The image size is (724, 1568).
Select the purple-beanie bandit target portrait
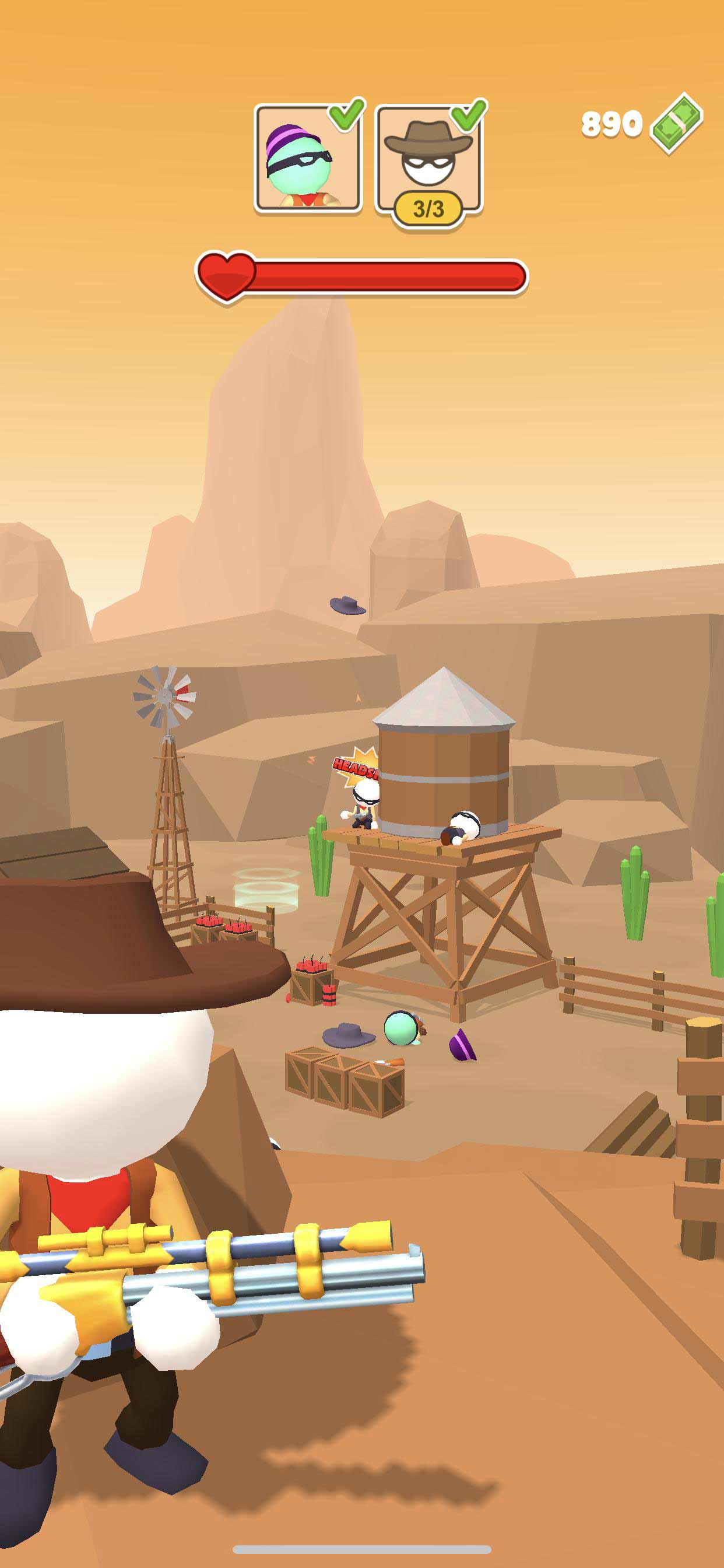(307, 158)
